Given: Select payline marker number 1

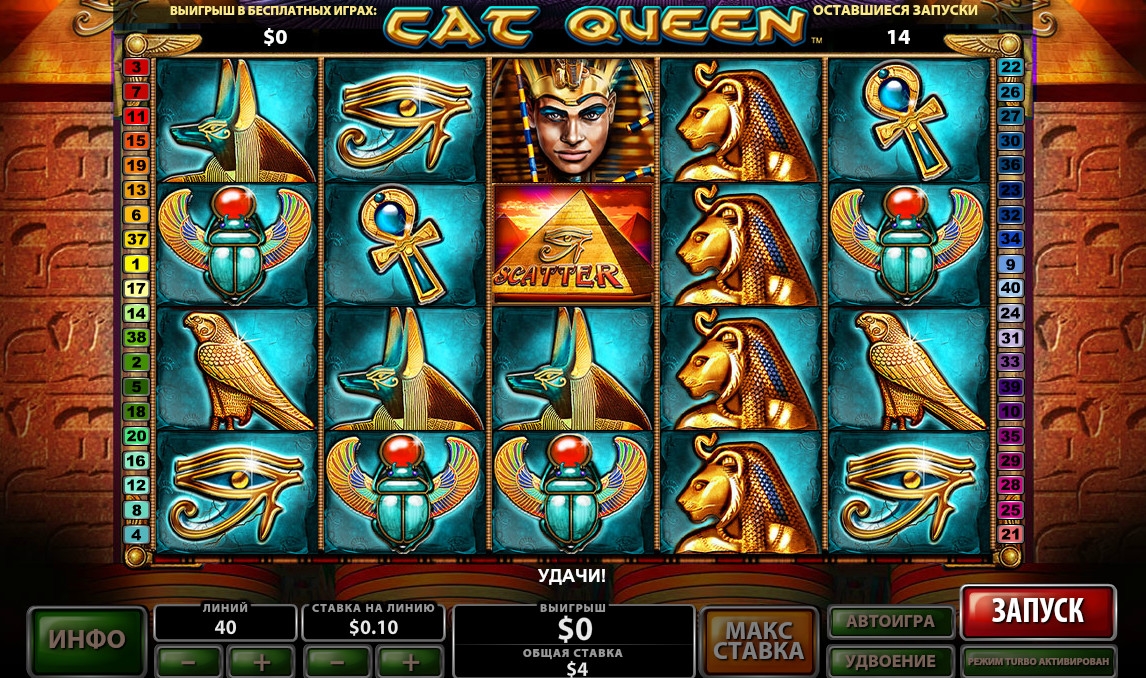Looking at the screenshot, I should (x=136, y=264).
